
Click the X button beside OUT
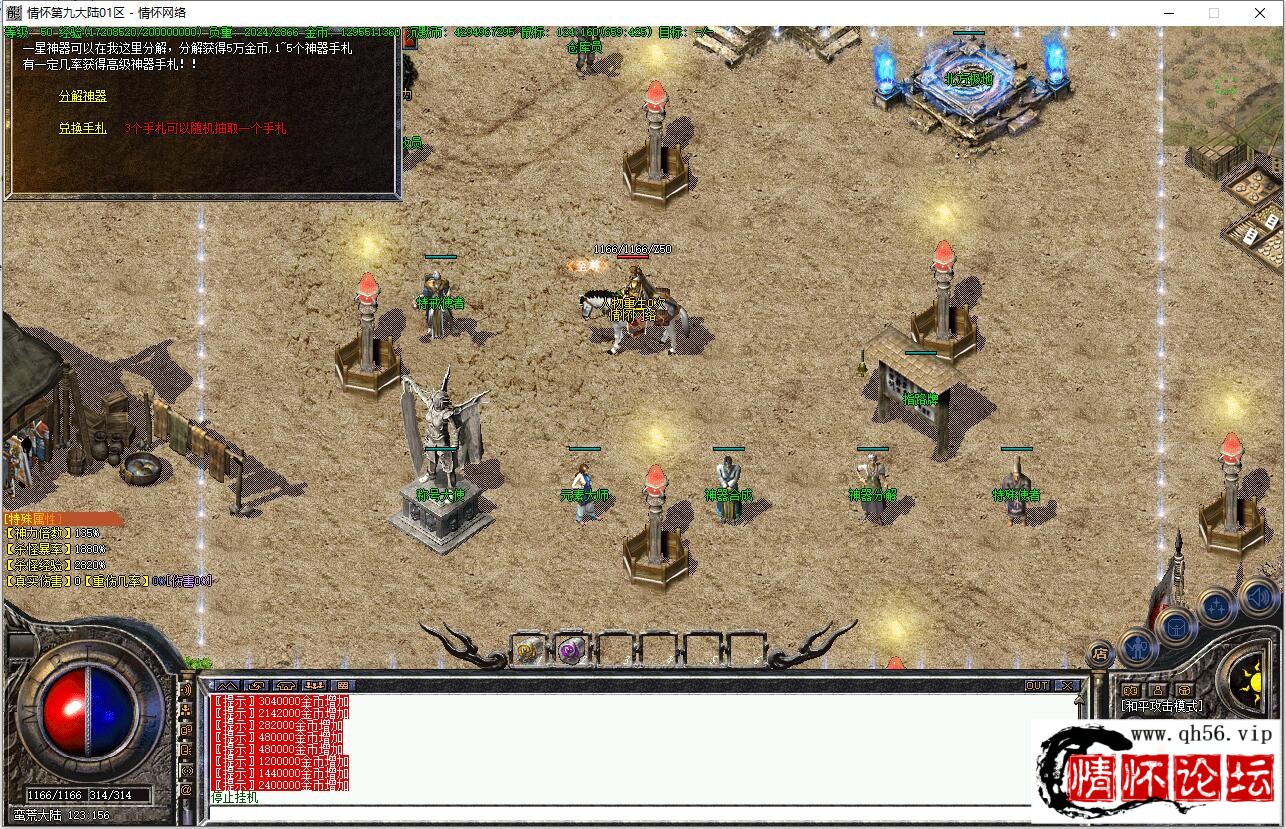[x=1066, y=686]
